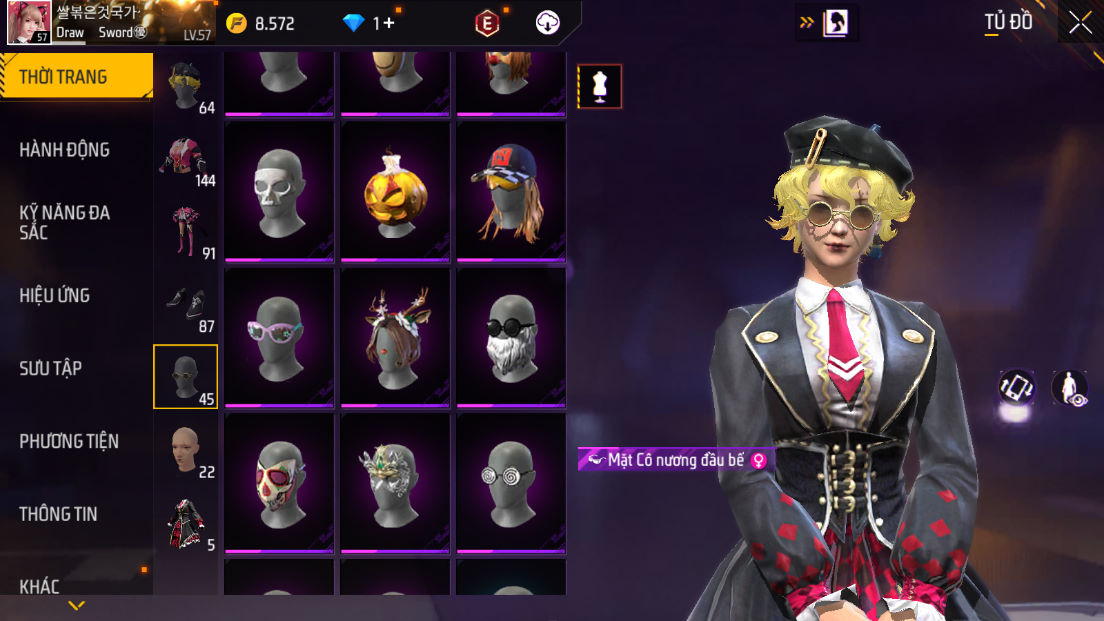Select the navy cap with long hair
Screen dimensions: 1104x621
[511, 191]
